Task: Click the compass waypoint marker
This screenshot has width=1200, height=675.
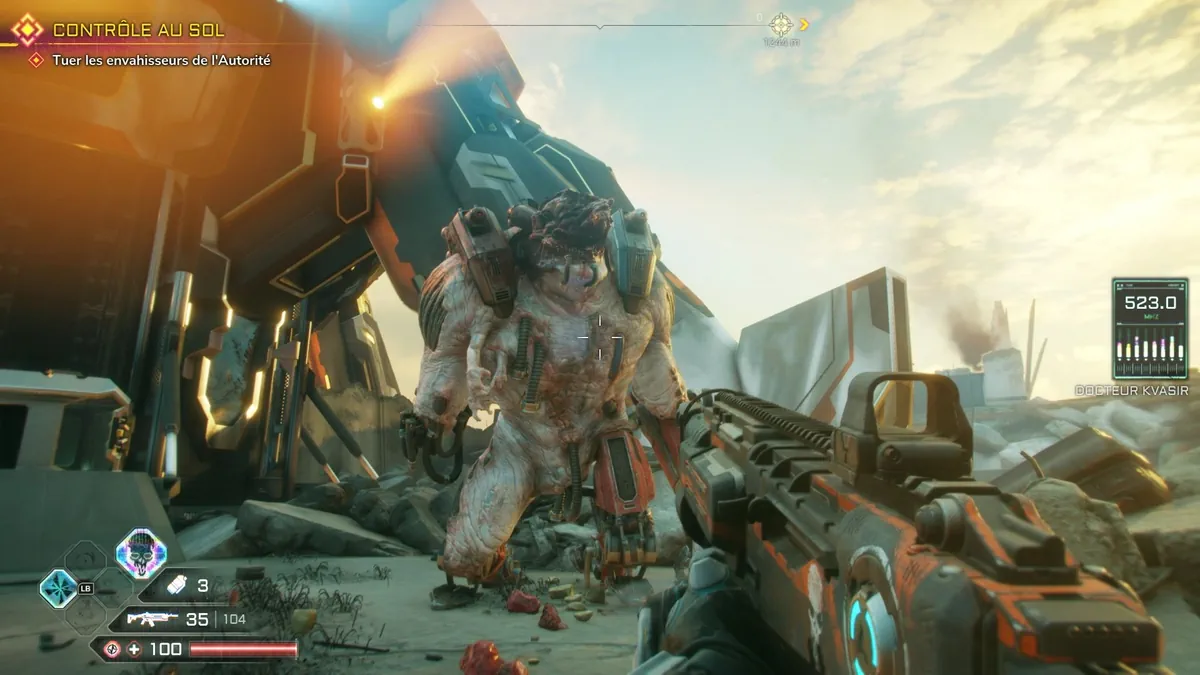Action: 781,25
